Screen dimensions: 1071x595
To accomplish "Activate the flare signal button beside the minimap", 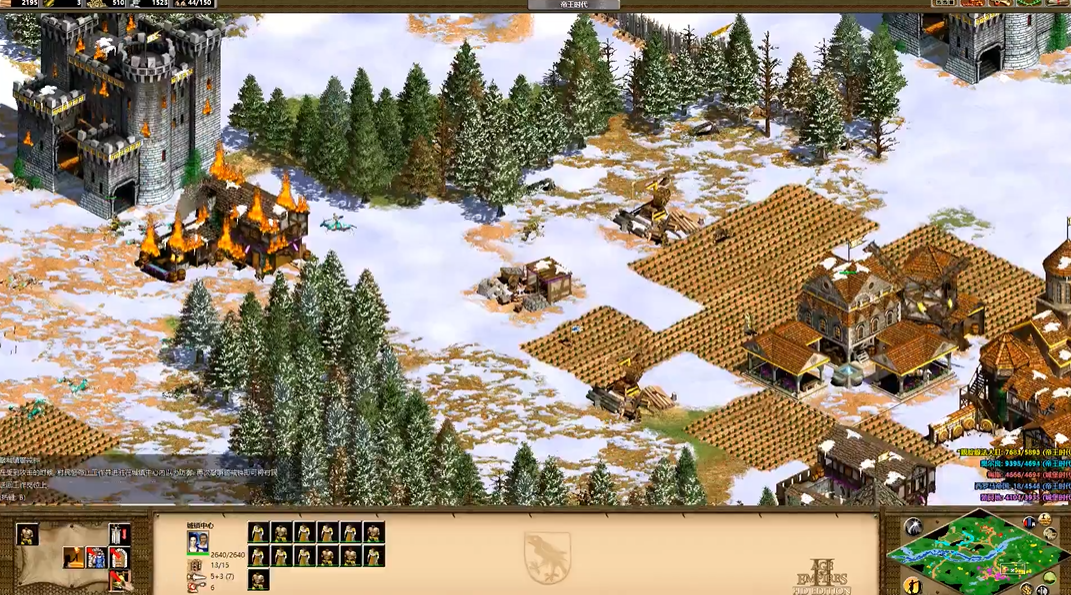I will [912, 527].
